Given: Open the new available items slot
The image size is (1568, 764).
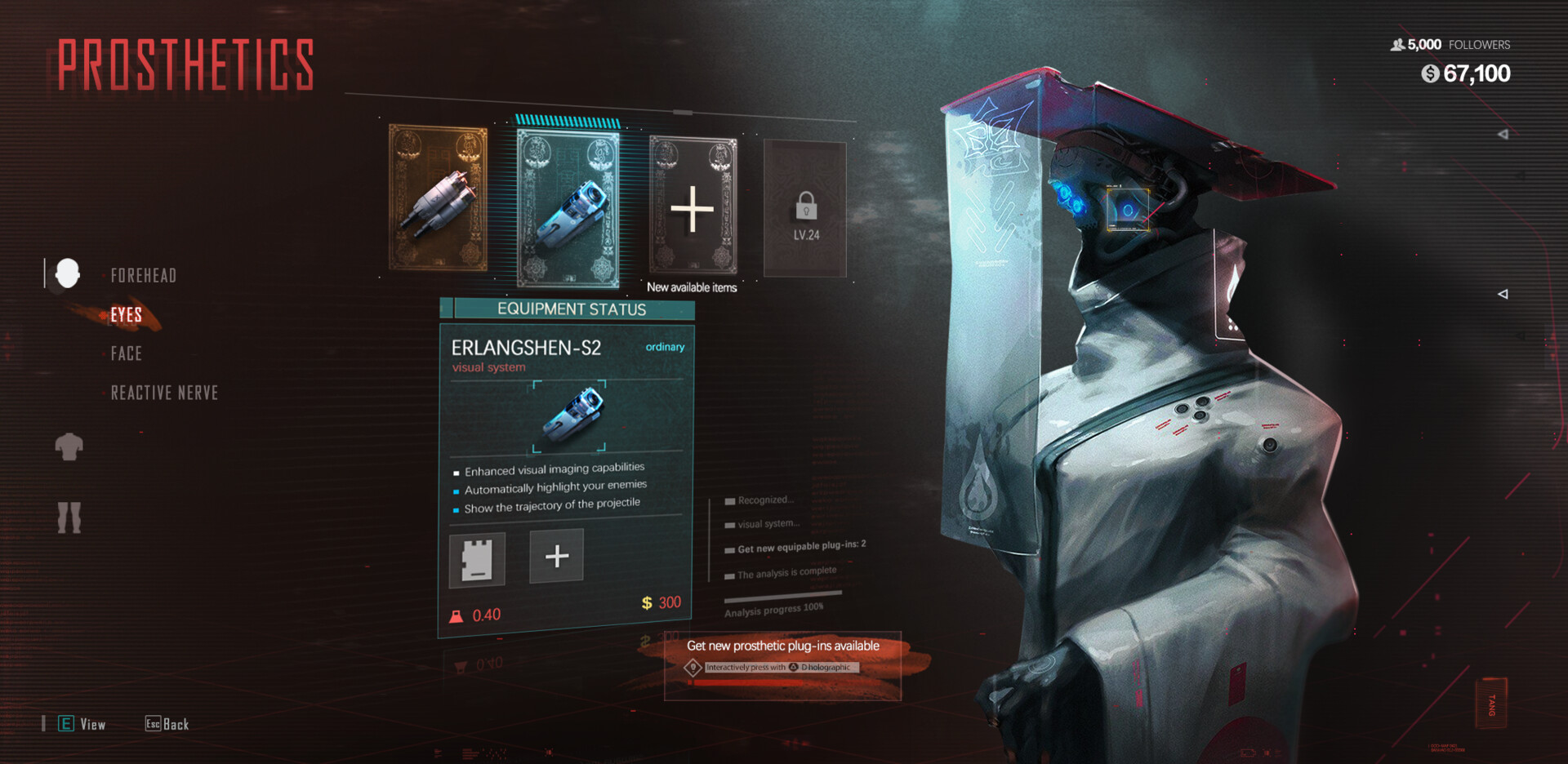Looking at the screenshot, I should tap(693, 207).
